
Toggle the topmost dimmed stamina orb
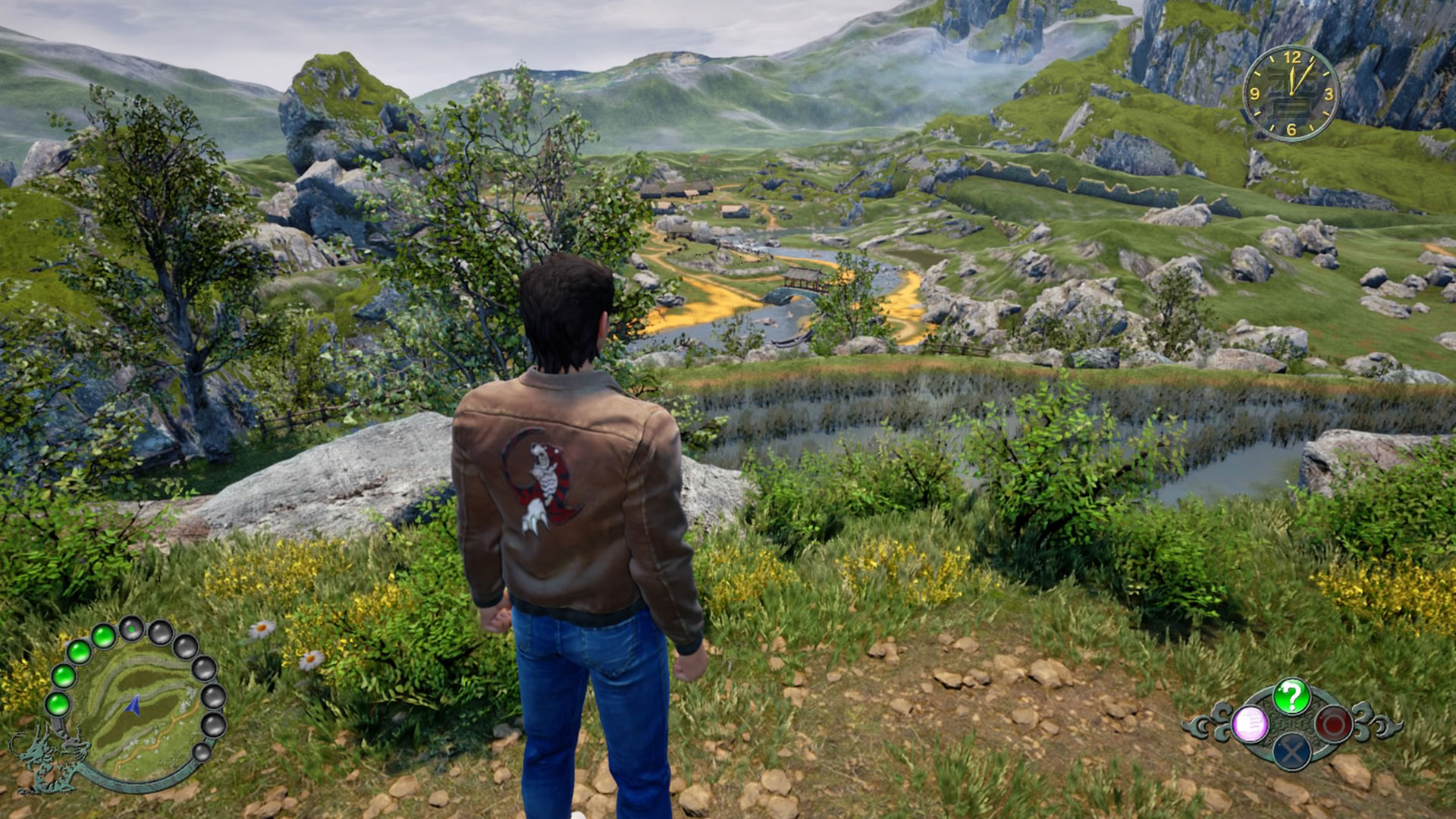tap(130, 628)
